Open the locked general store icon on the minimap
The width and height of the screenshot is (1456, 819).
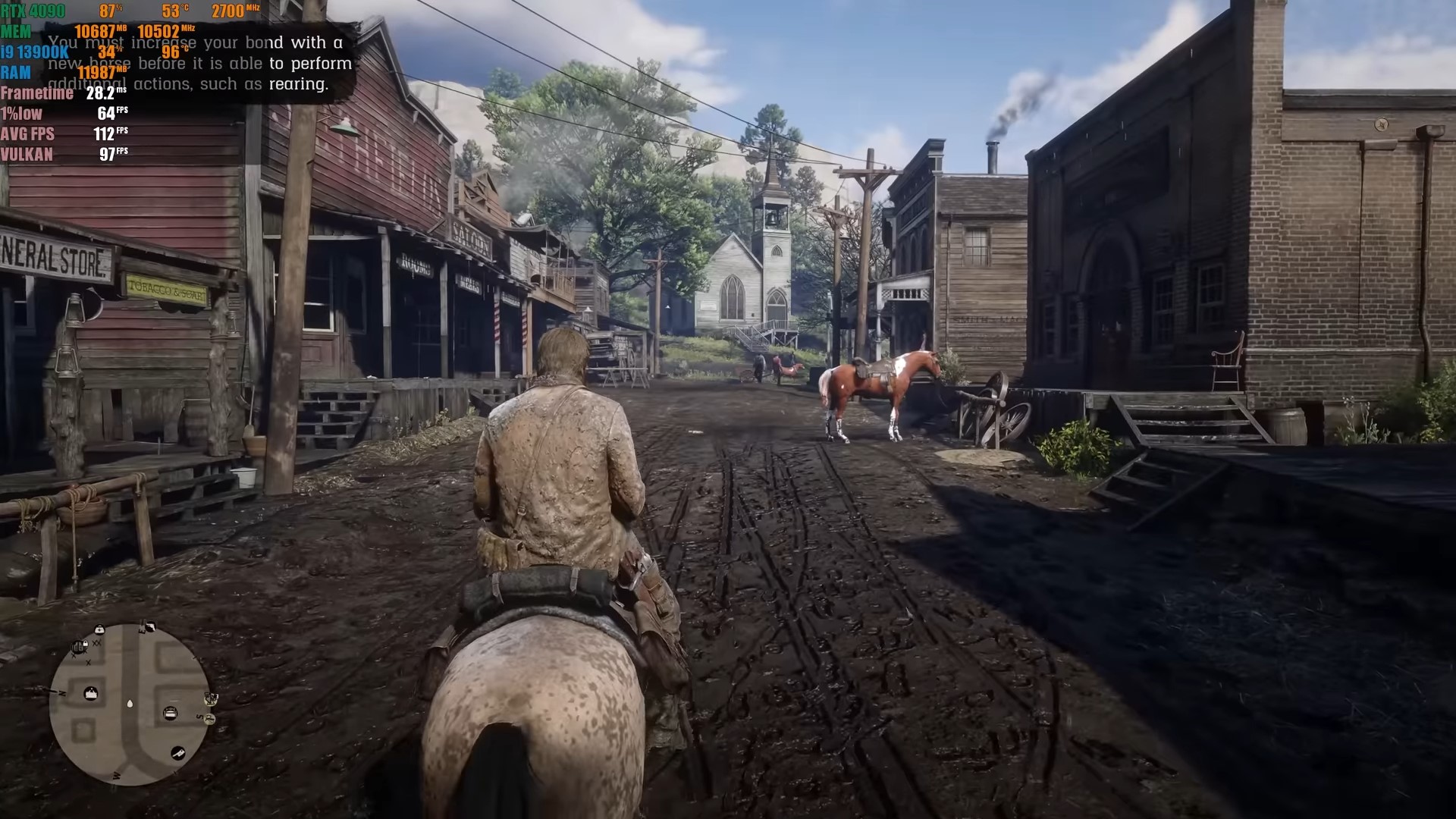[x=78, y=646]
